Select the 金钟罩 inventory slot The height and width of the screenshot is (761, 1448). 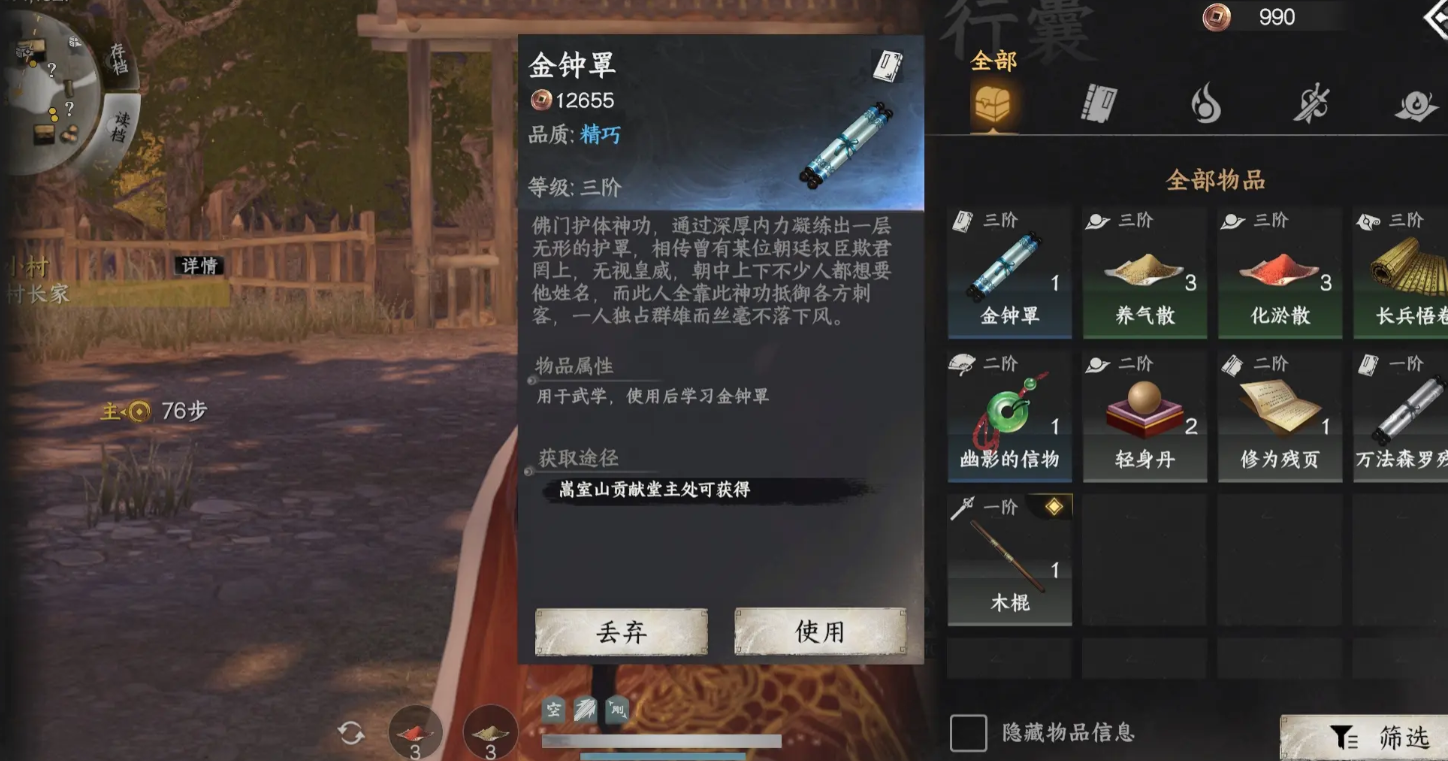(1009, 272)
